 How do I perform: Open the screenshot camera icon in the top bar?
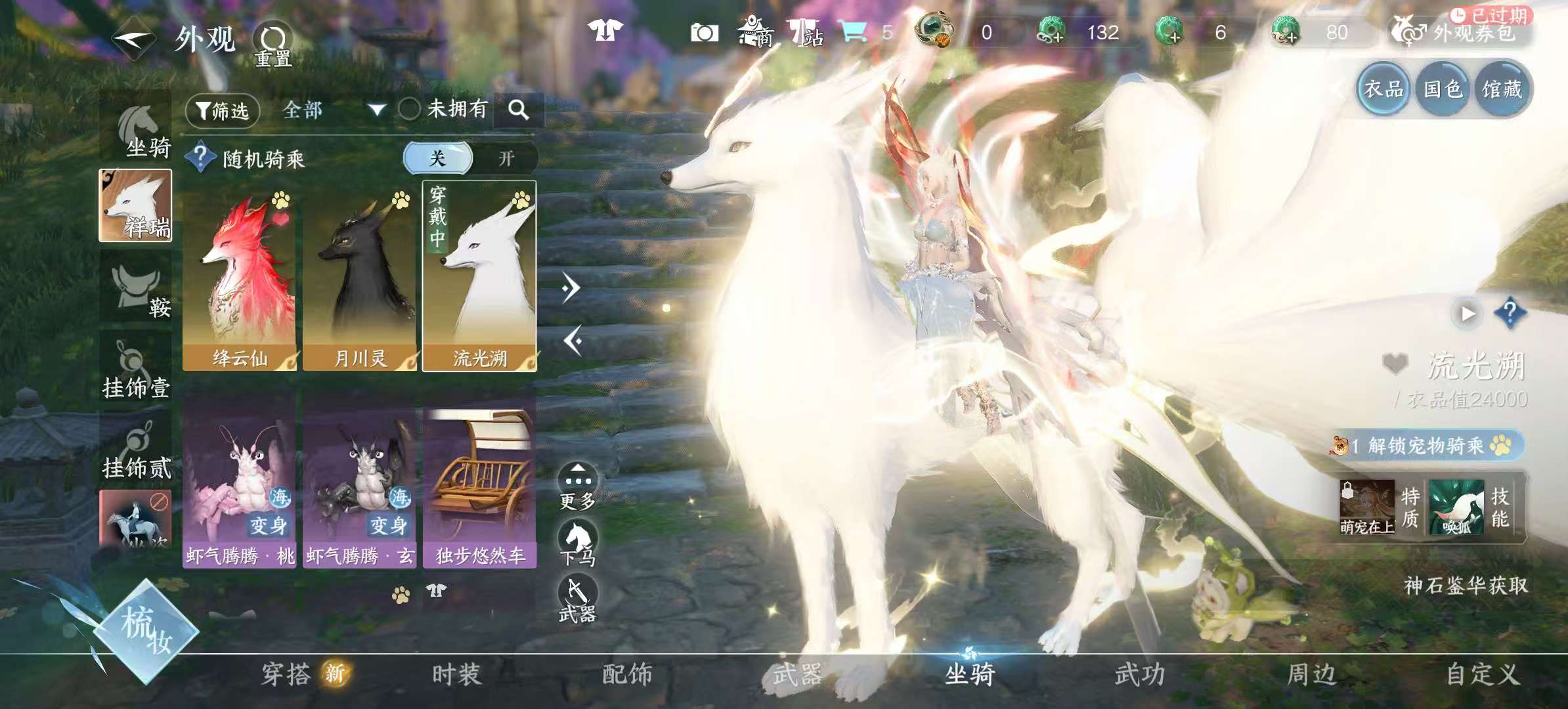point(704,32)
